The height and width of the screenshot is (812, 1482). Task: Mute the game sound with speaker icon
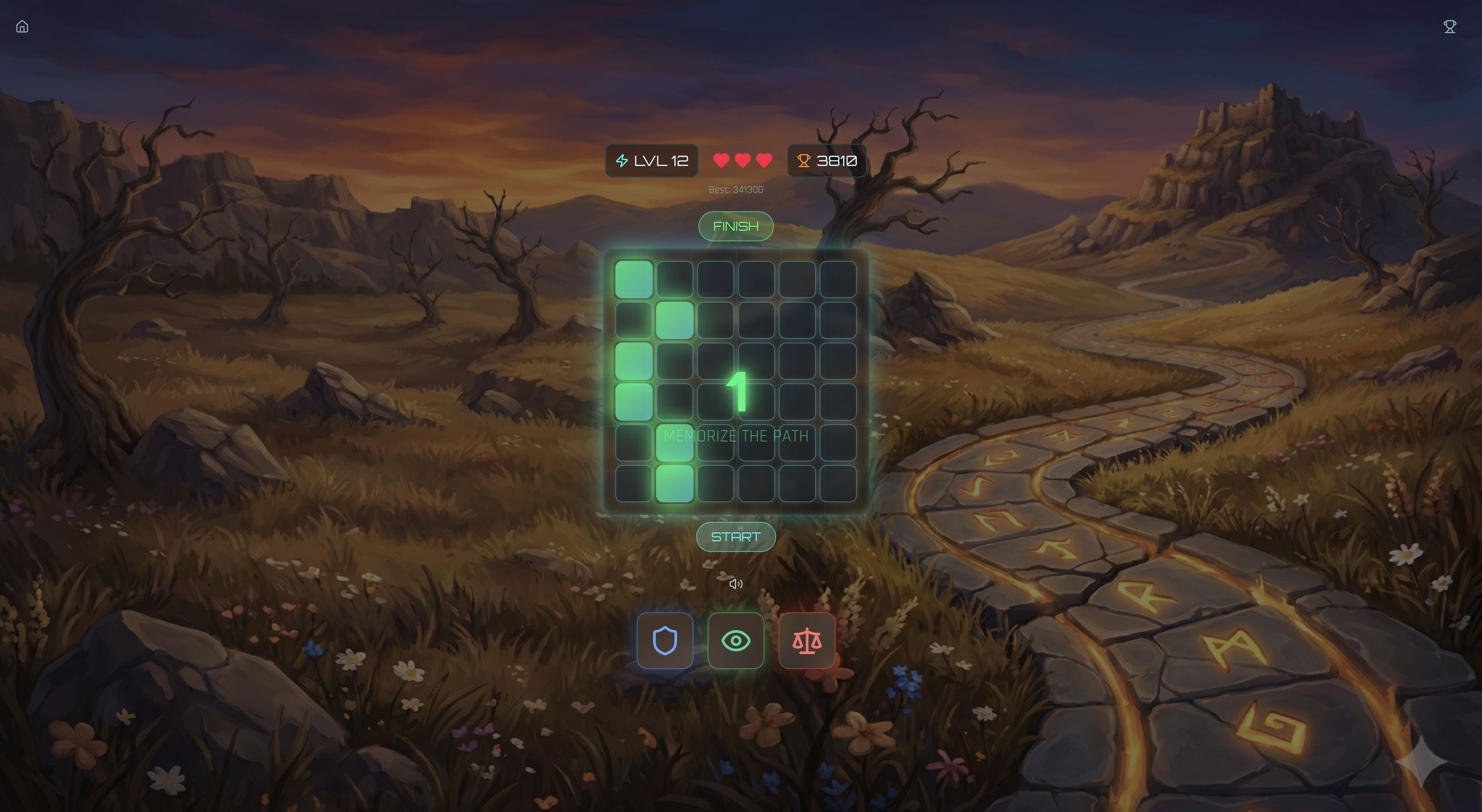click(x=736, y=583)
